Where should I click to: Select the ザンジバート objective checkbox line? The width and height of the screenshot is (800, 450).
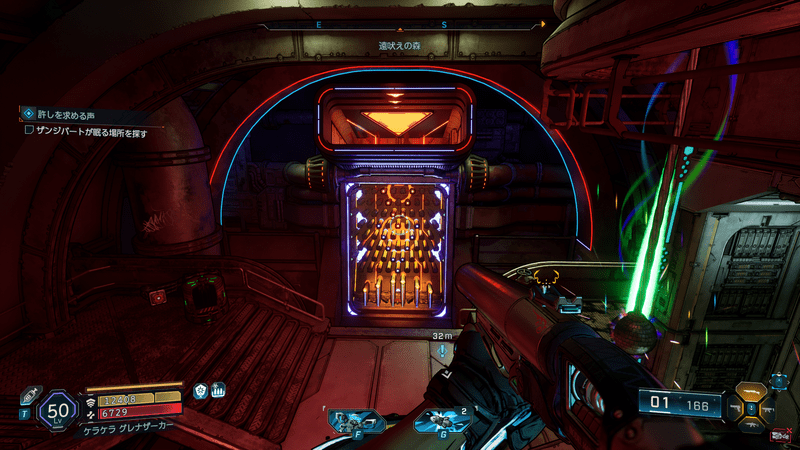click(x=84, y=130)
